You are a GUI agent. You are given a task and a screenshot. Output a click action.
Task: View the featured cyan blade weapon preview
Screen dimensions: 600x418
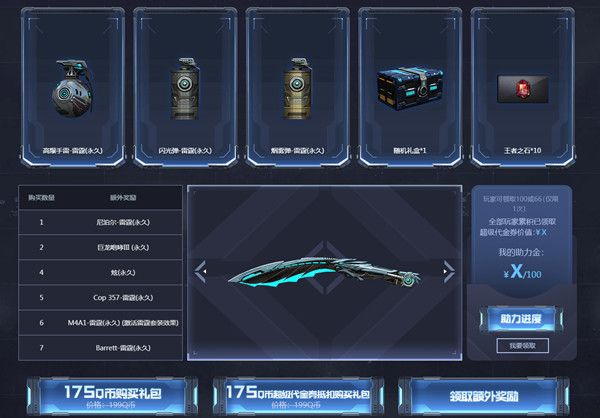pos(323,270)
